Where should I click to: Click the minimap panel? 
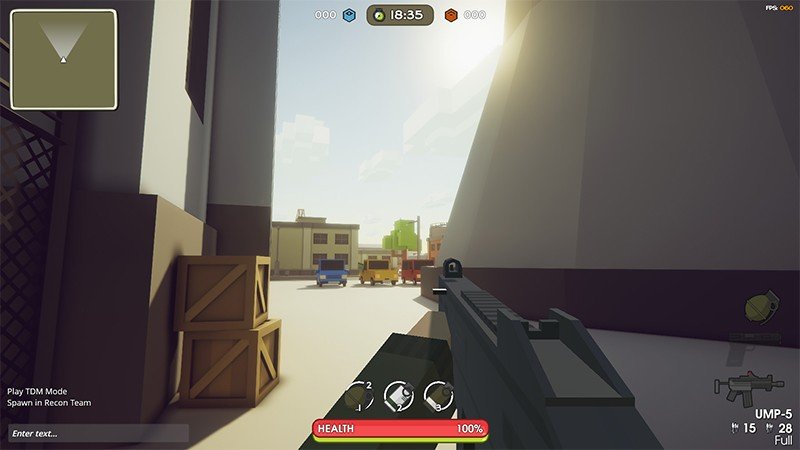click(x=64, y=59)
